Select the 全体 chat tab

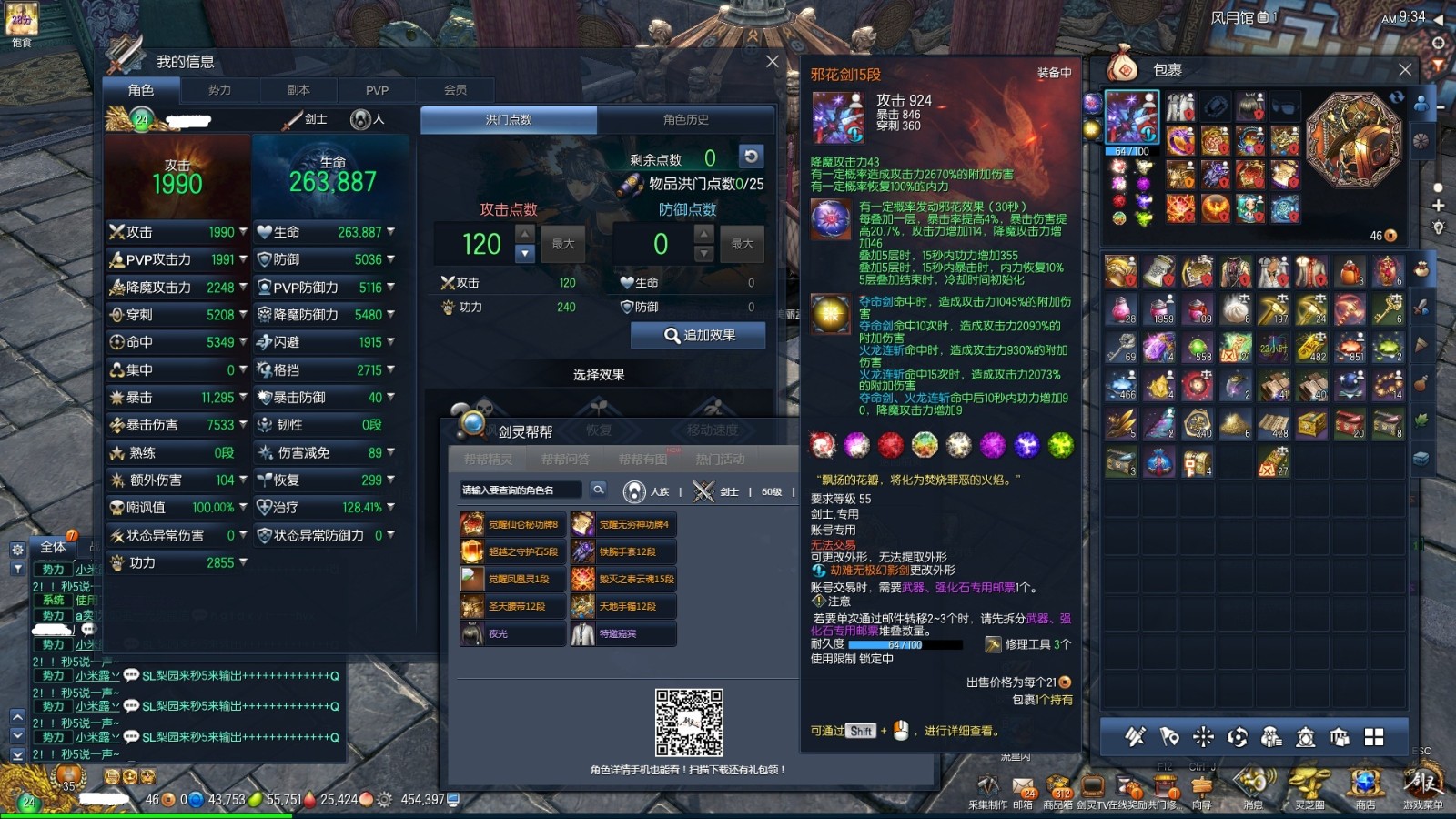tap(53, 547)
